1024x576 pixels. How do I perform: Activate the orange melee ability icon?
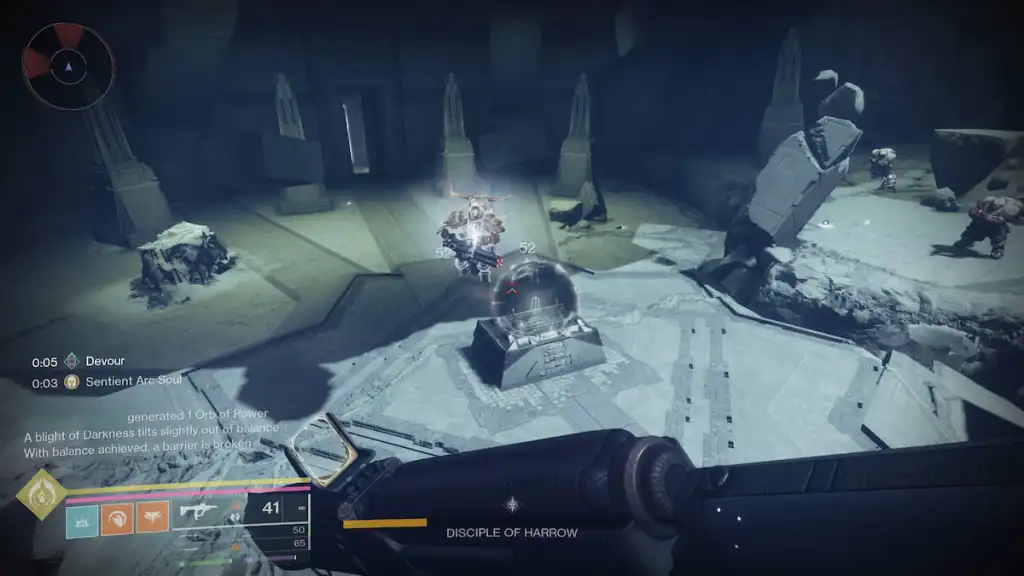point(117,520)
